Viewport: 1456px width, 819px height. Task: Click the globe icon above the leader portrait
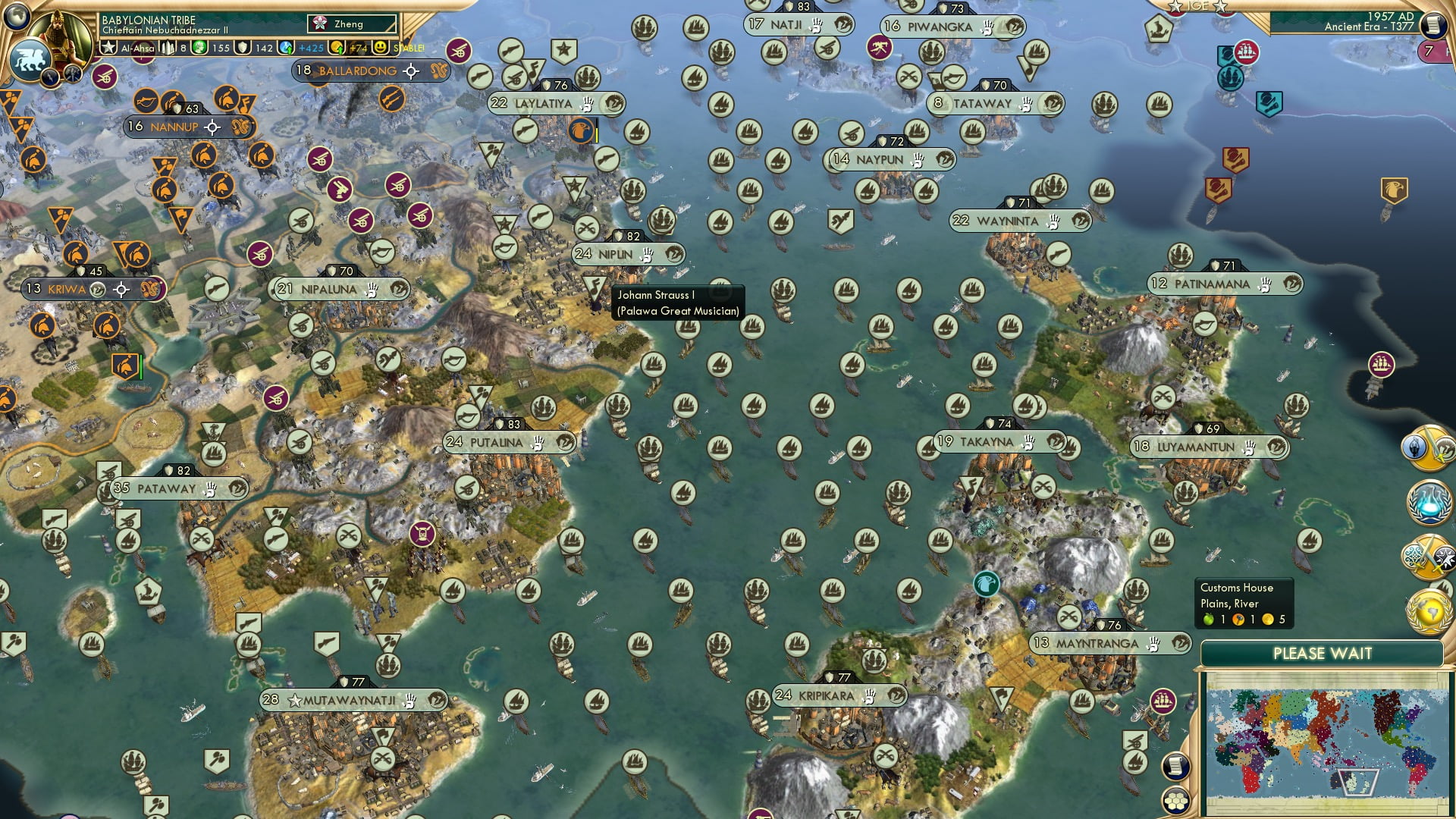coord(16,14)
